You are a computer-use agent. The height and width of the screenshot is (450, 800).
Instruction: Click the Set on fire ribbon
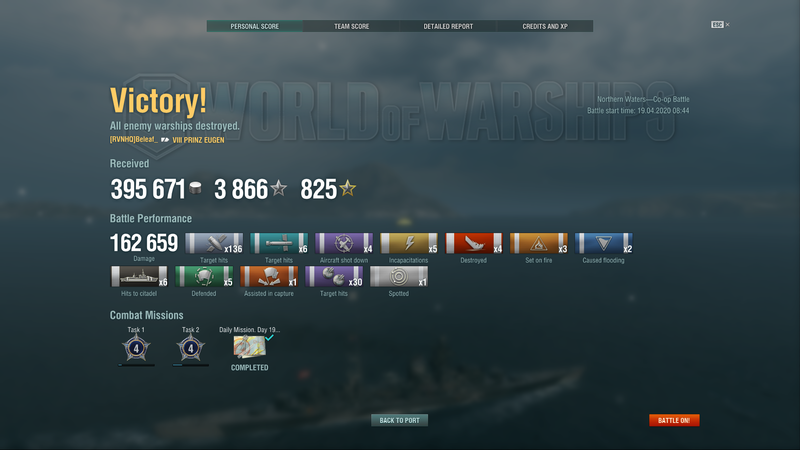click(x=539, y=243)
